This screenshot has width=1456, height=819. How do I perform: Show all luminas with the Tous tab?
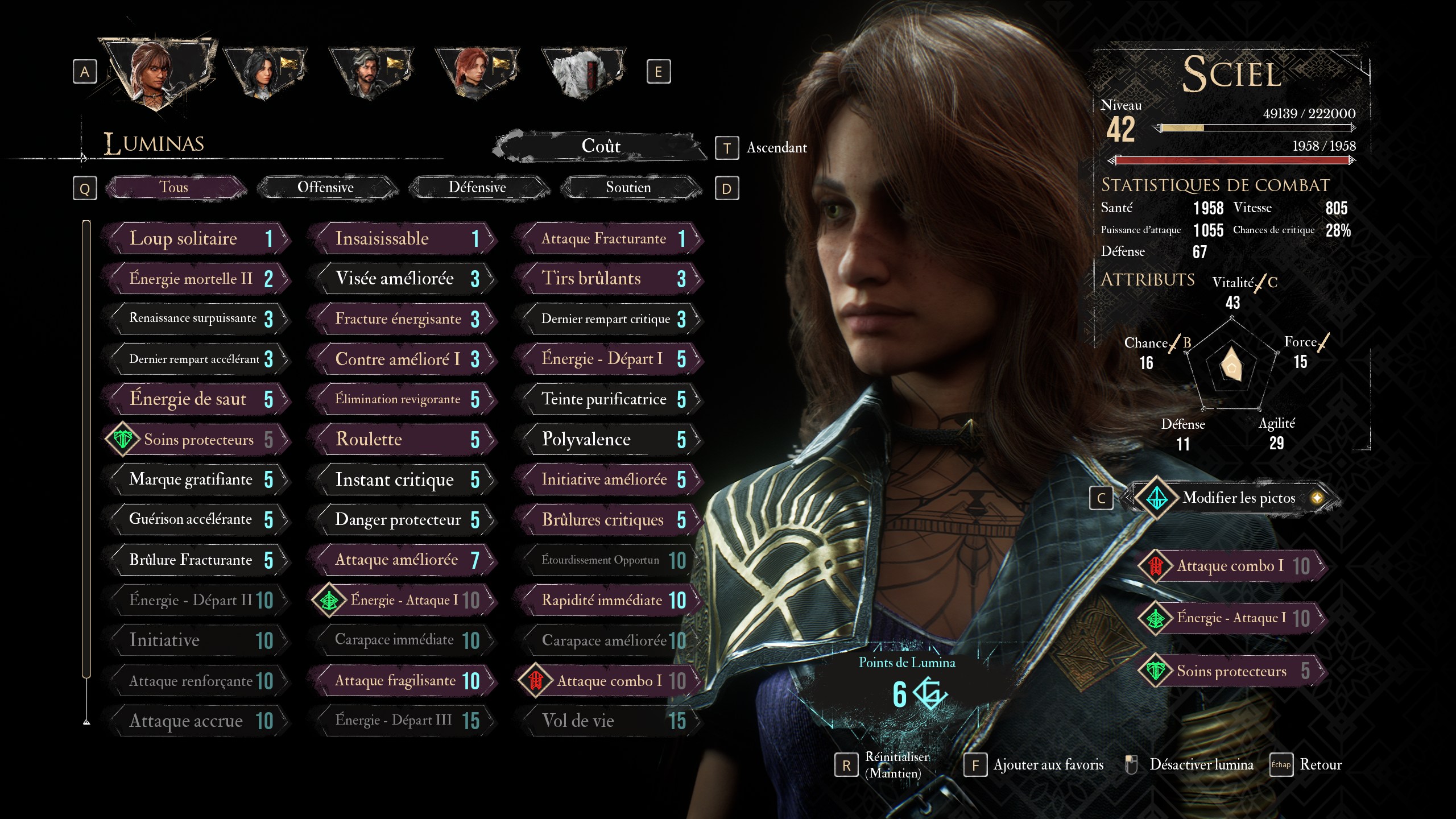point(174,188)
